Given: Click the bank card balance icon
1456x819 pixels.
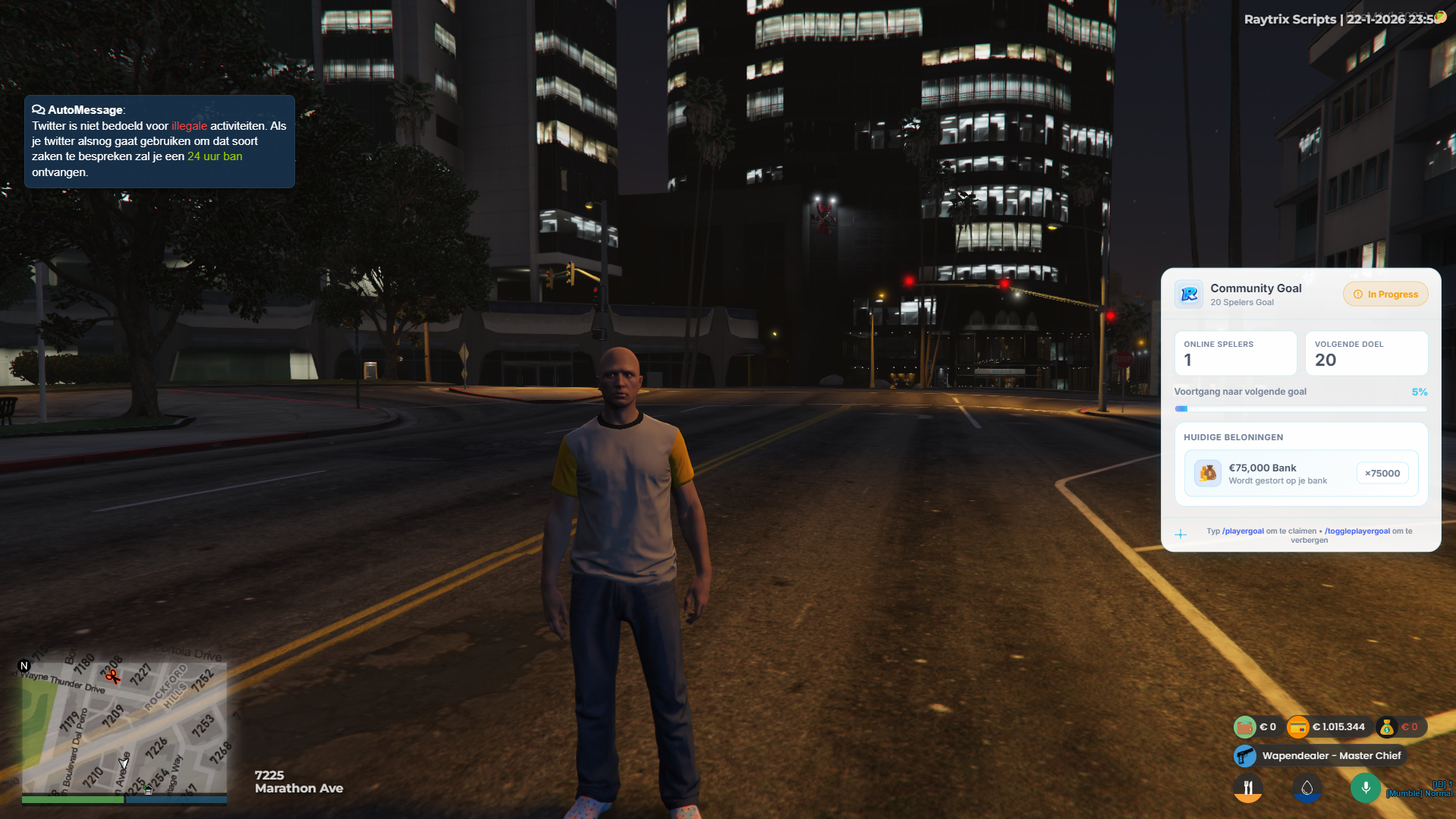Looking at the screenshot, I should [x=1298, y=727].
